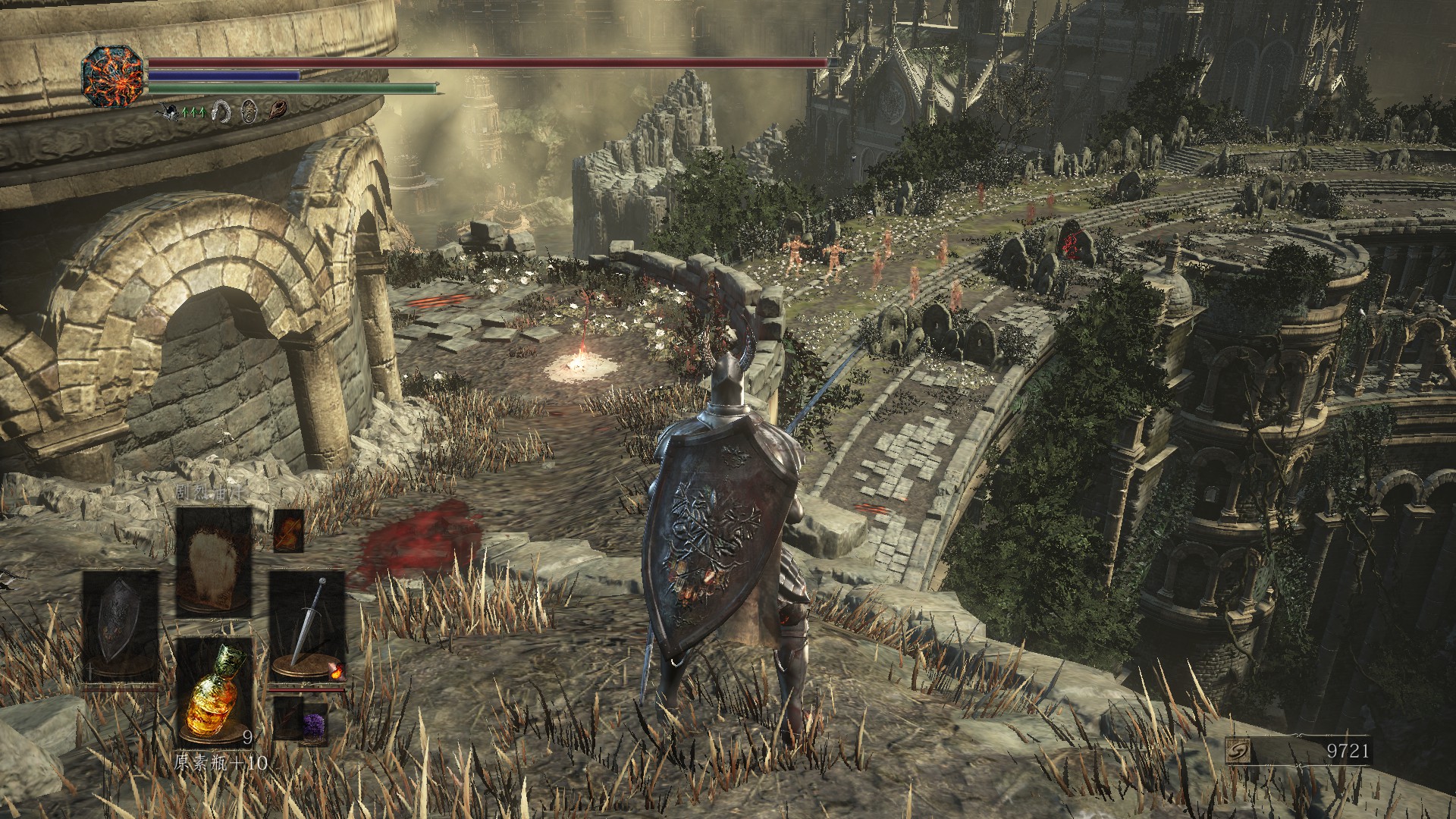Click the oval medallion status icon
The image size is (1456, 819).
249,111
